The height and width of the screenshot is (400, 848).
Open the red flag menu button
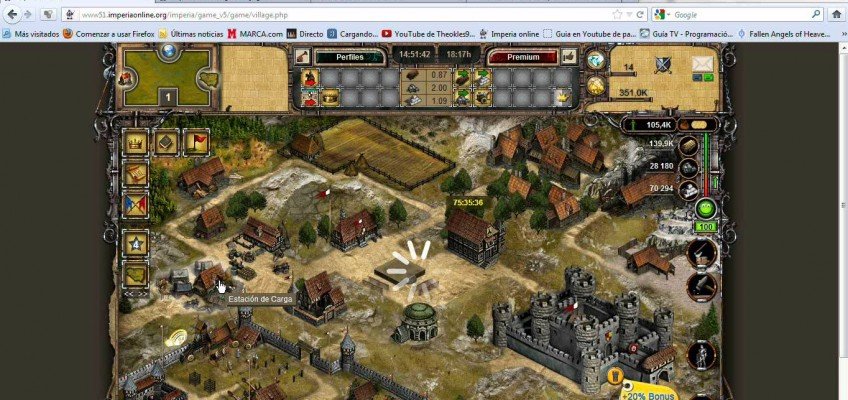[x=195, y=142]
